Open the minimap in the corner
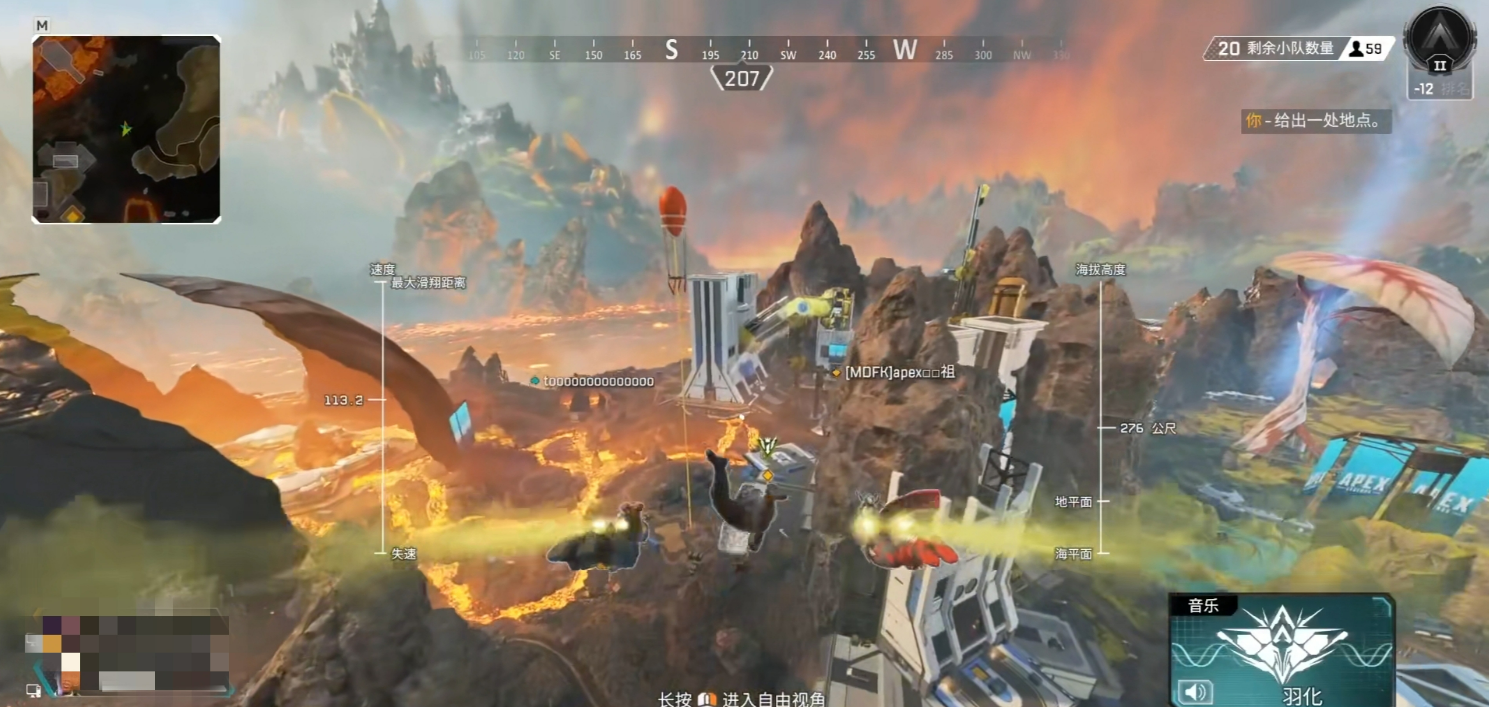The image size is (1489, 707). click(x=126, y=129)
